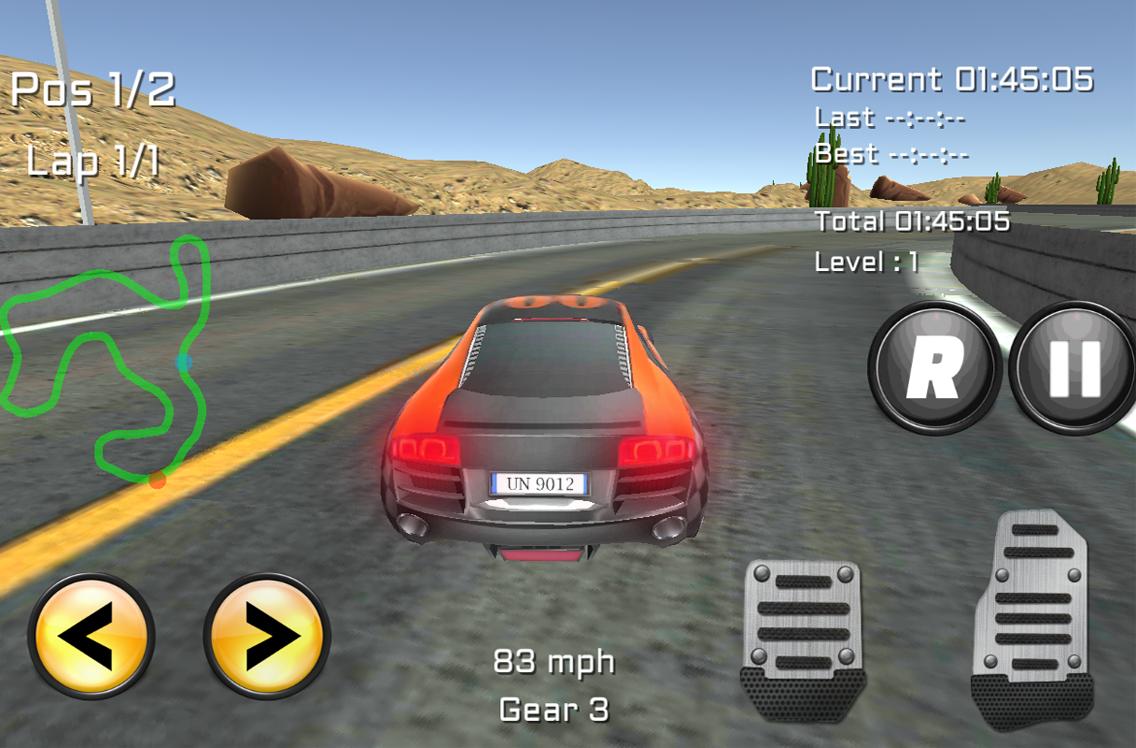The height and width of the screenshot is (748, 1136).
Task: Tap the brake pedal
Action: 803,640
